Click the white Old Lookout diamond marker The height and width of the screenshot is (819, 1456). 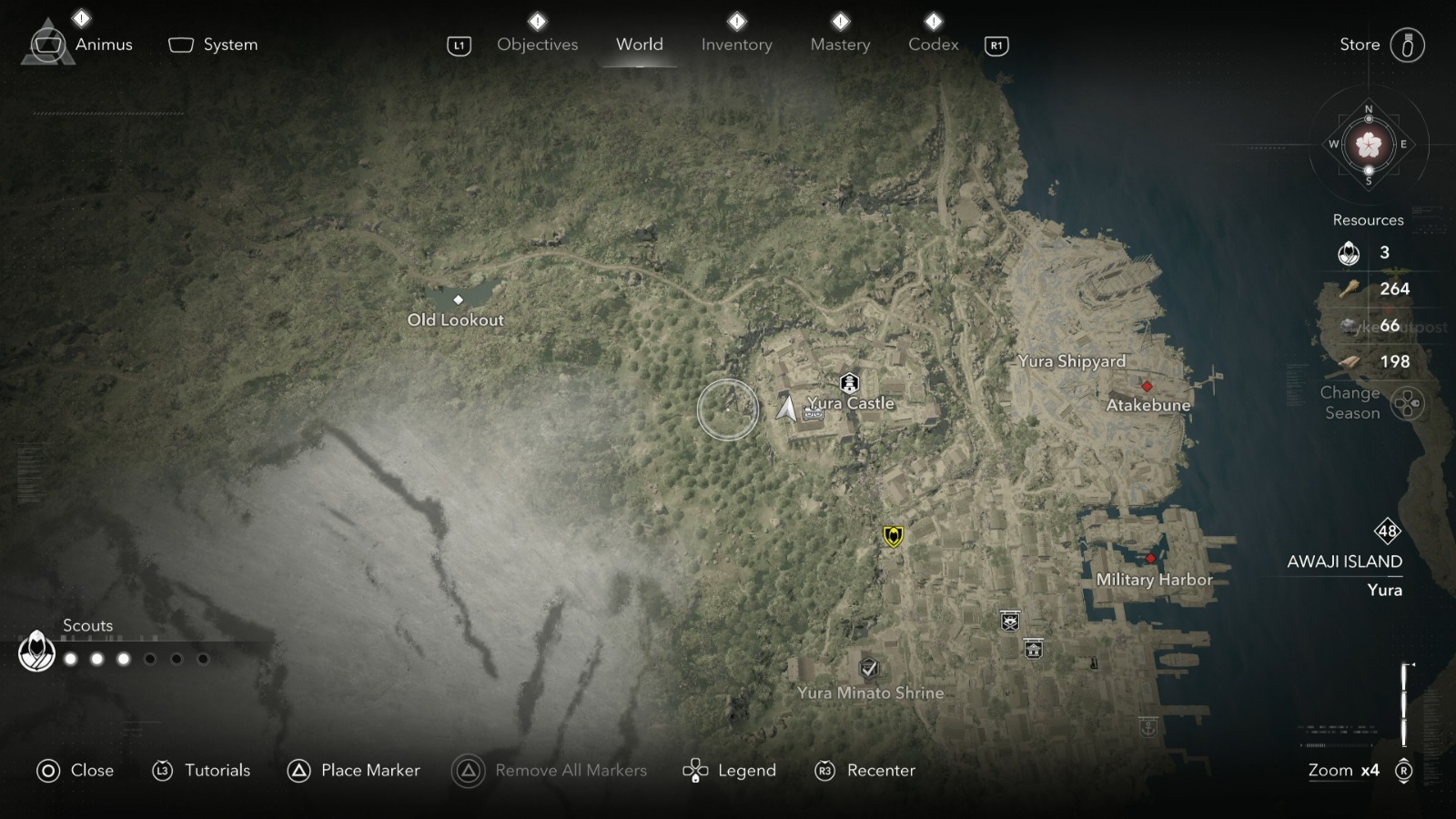(459, 298)
